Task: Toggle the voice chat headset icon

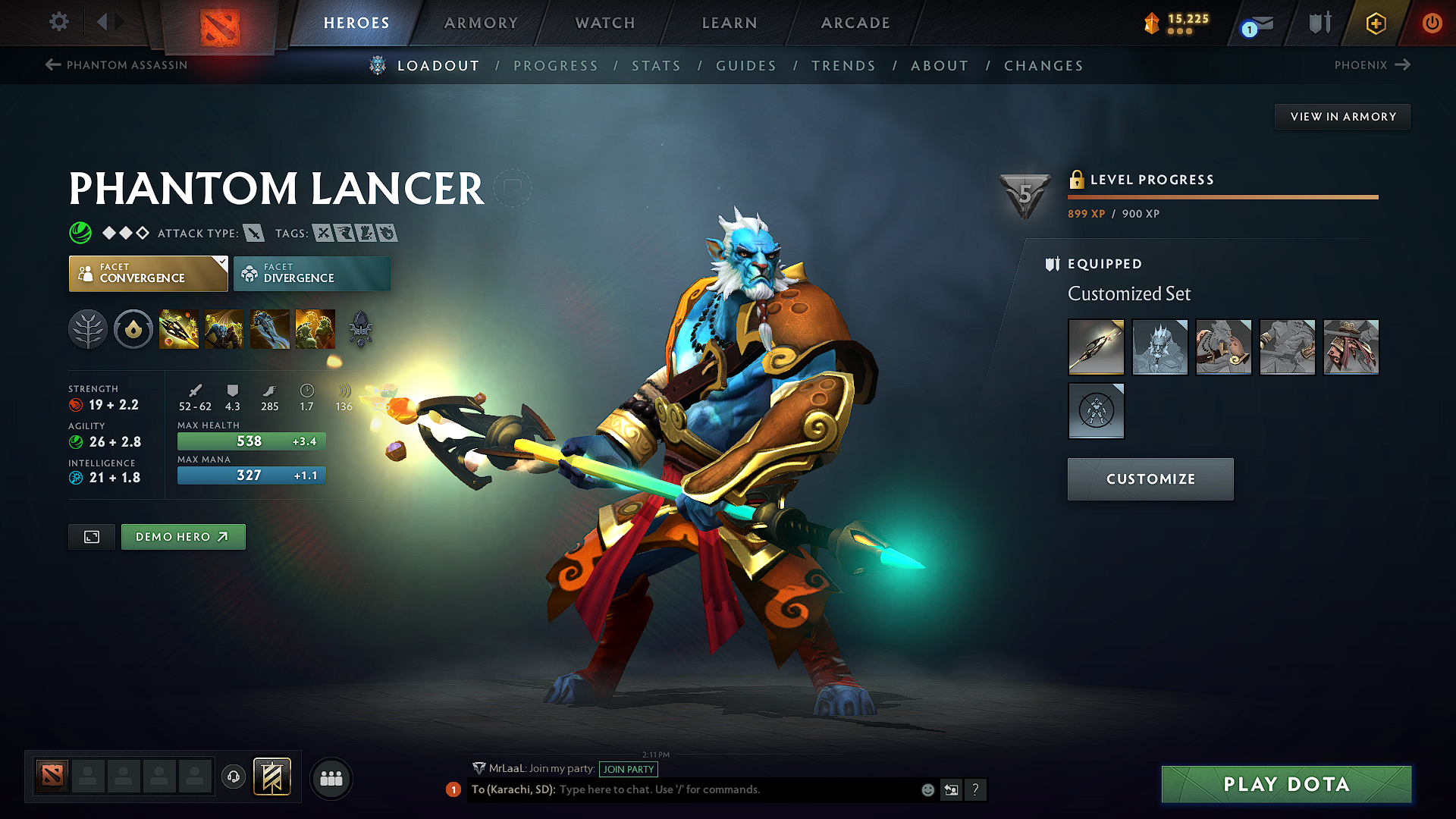Action: coord(233,778)
